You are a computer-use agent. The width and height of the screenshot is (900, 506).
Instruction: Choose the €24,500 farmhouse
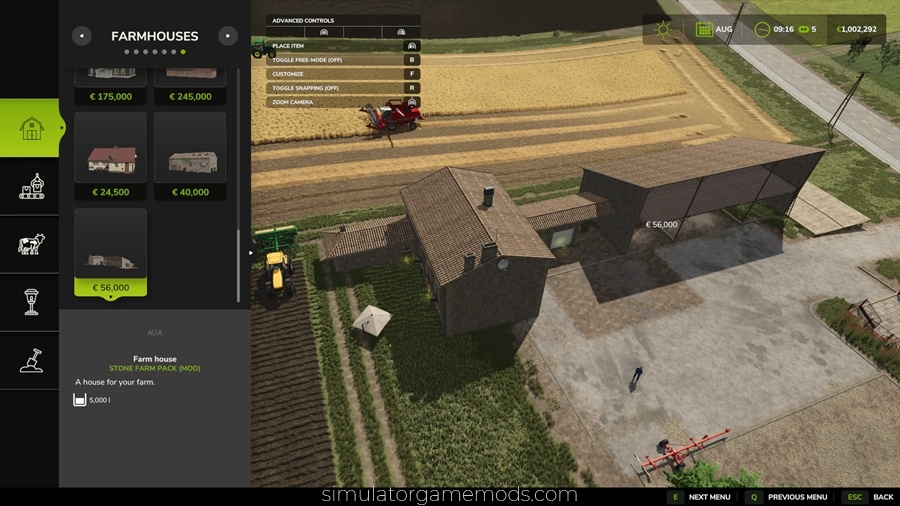click(110, 156)
